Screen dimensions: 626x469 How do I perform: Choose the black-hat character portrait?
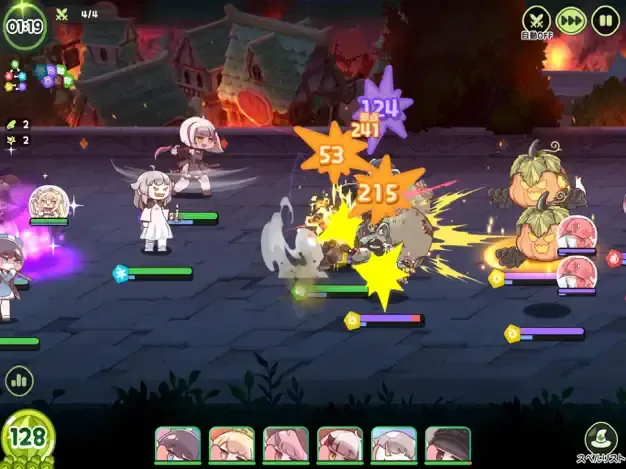coord(447,444)
